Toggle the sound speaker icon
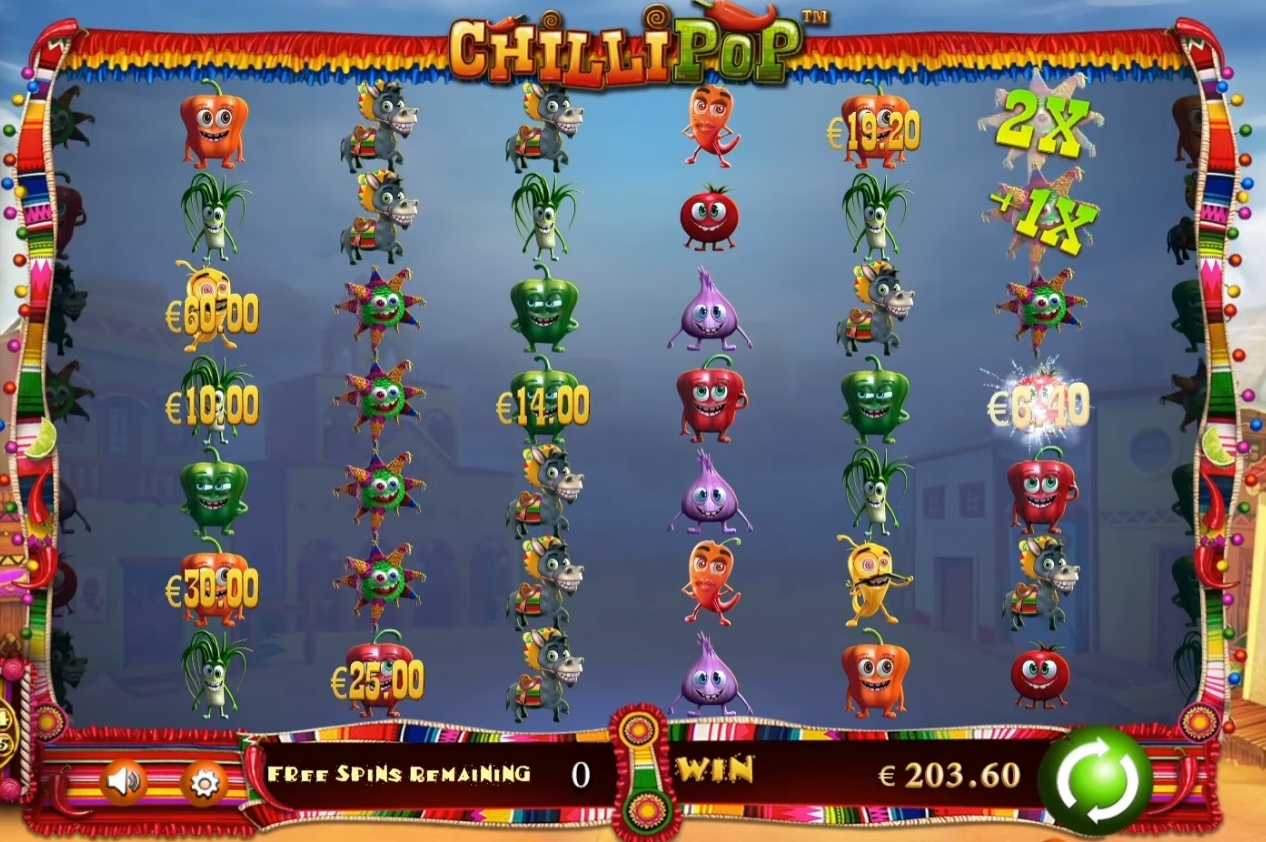1266x842 pixels. [124, 781]
